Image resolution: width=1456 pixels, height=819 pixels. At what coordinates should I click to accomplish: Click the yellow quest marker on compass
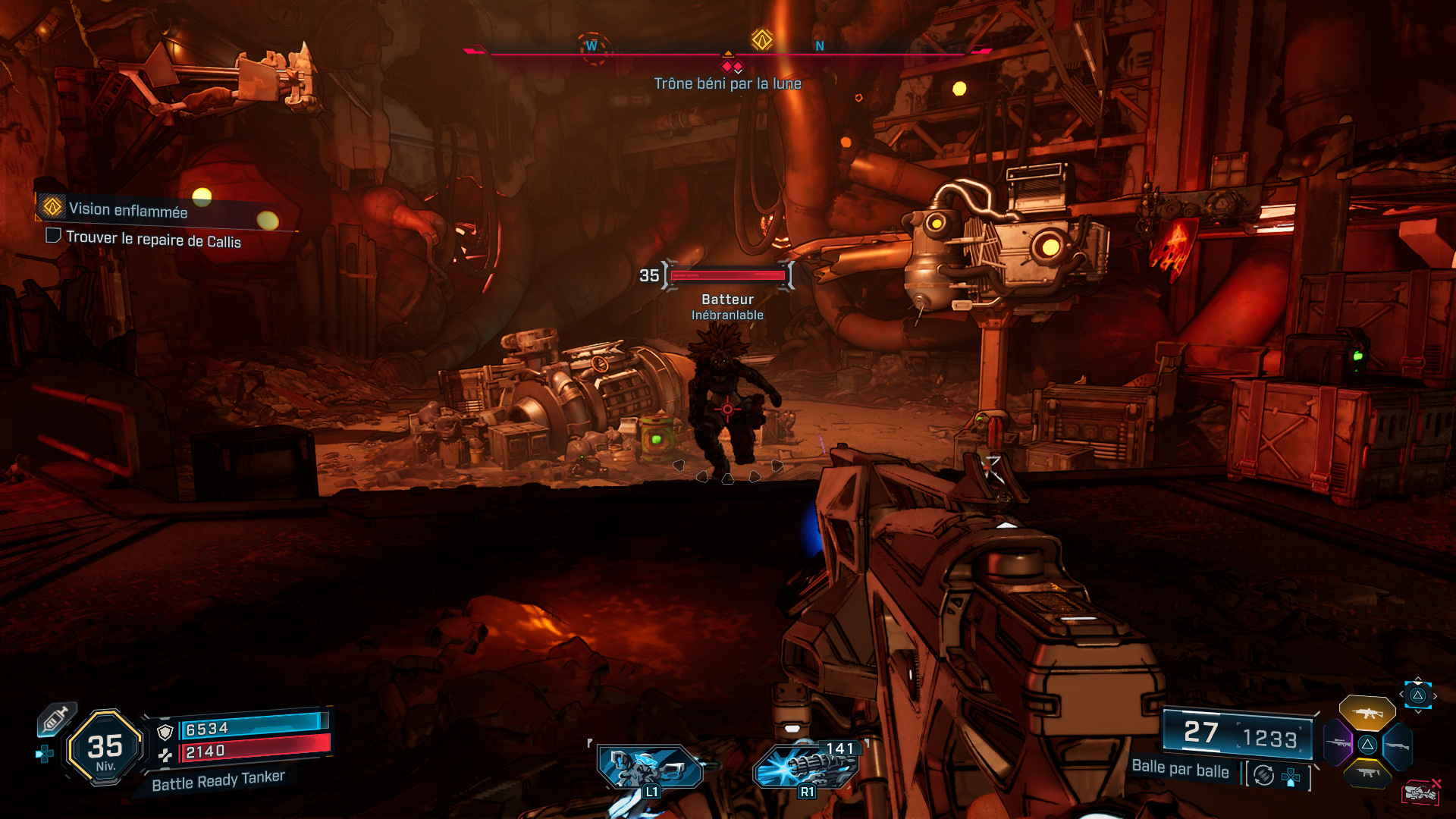tap(761, 39)
